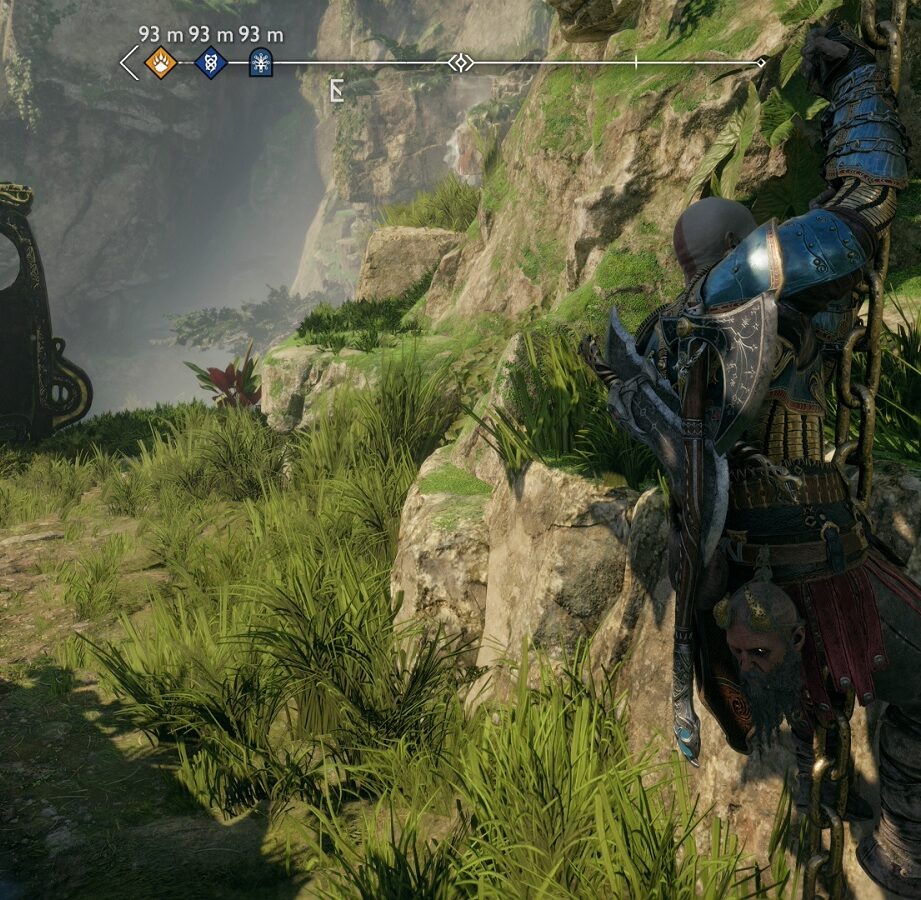
Task: Select the orange paw print compass marker
Action: tap(160, 63)
